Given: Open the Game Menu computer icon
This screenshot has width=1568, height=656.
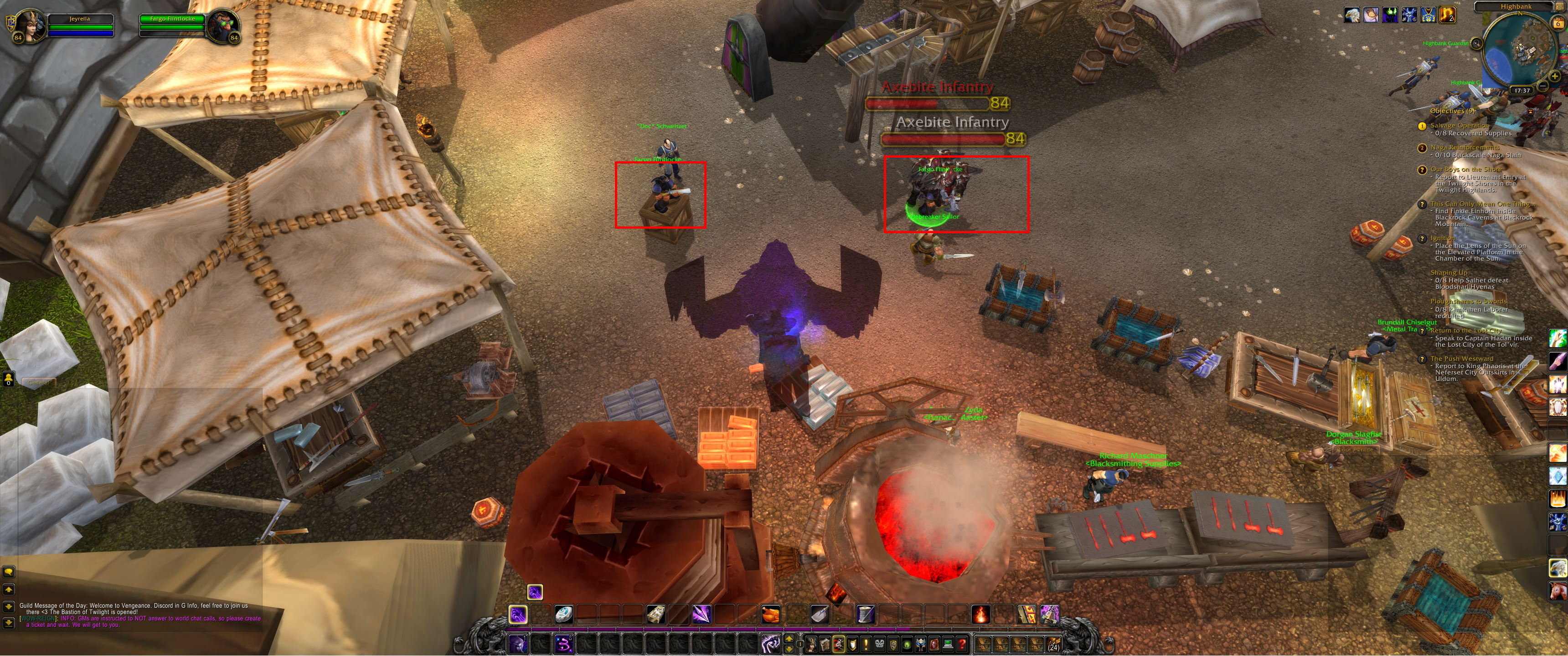Looking at the screenshot, I should [x=949, y=646].
